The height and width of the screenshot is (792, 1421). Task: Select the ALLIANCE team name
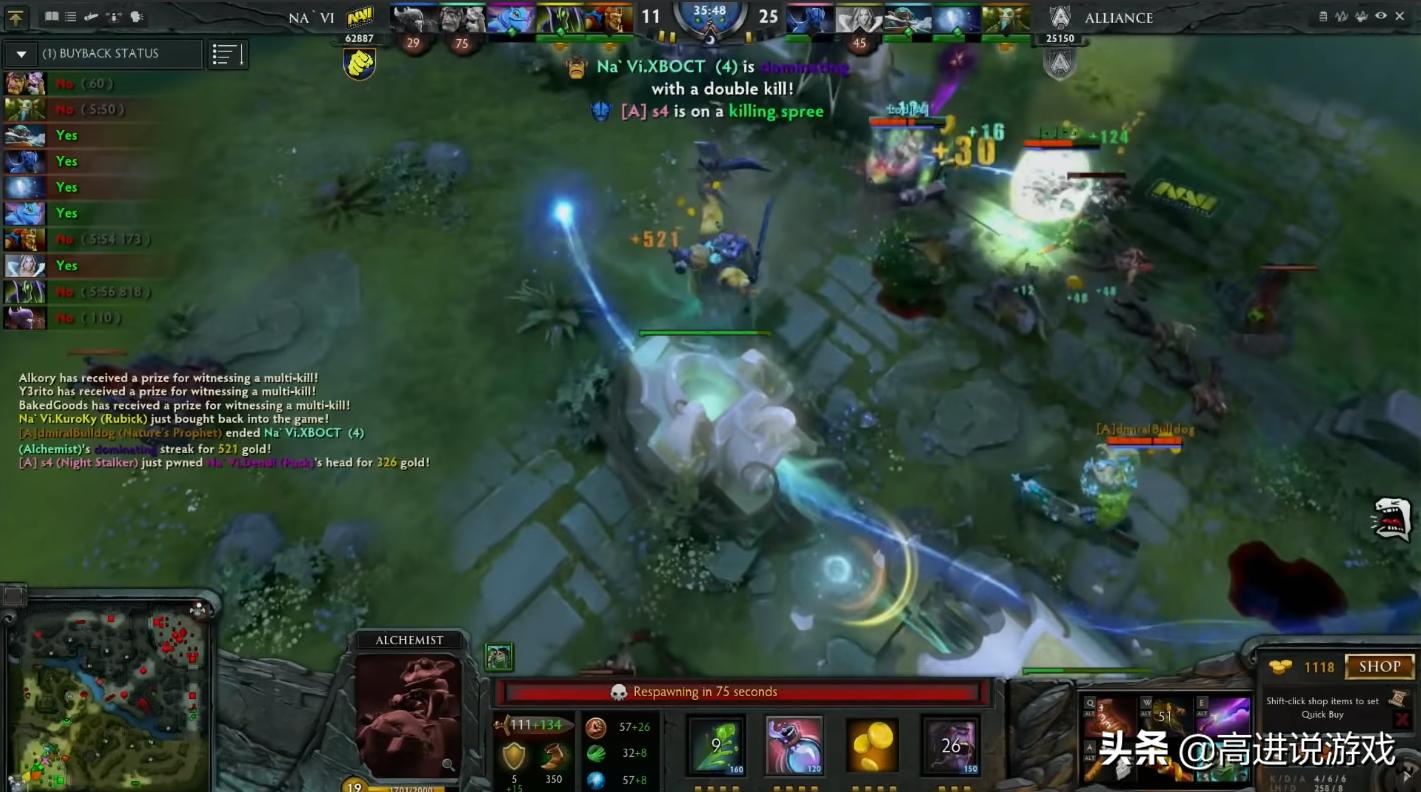pos(1119,17)
